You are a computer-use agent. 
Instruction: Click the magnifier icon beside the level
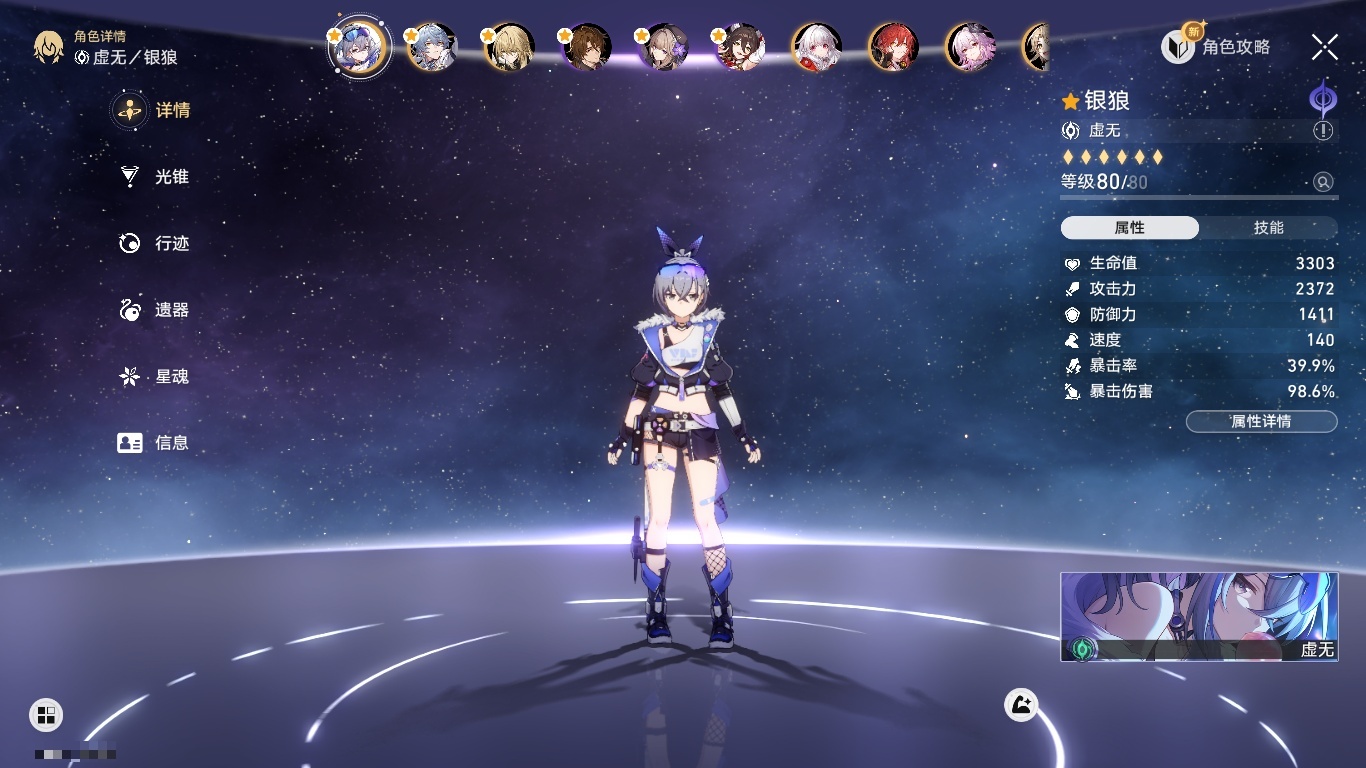coord(1323,182)
